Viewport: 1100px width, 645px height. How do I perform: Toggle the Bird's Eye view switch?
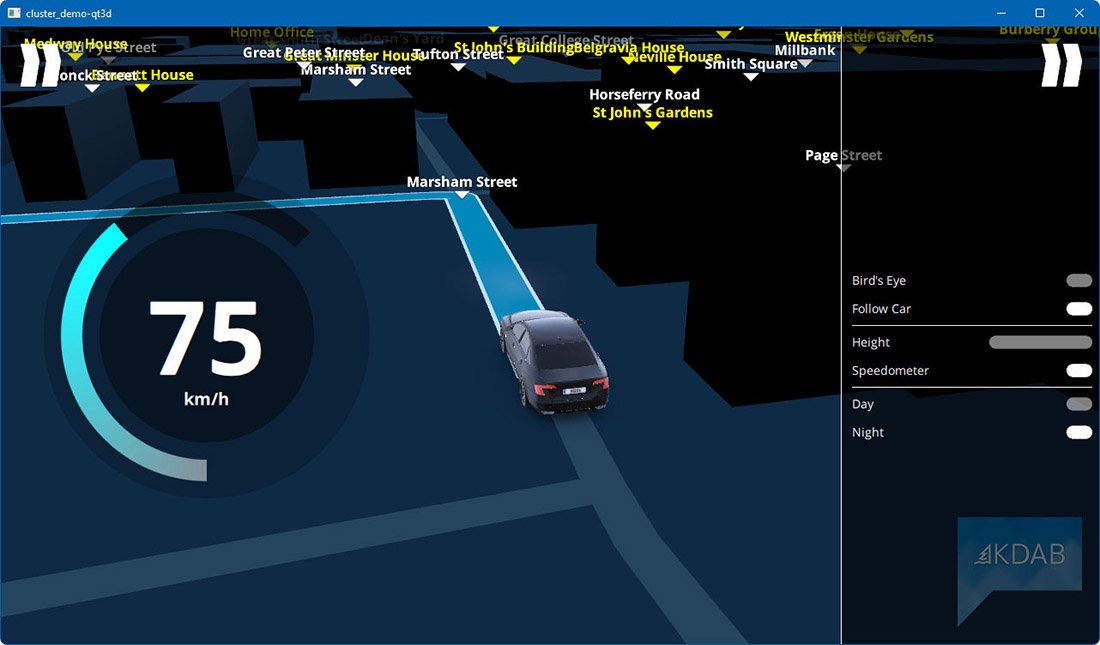(x=1079, y=281)
